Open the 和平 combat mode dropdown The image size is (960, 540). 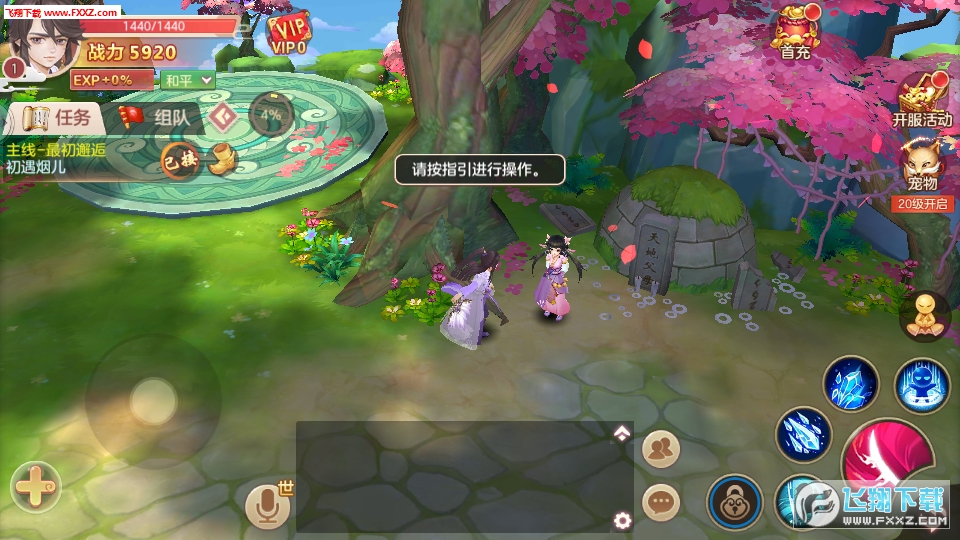tap(189, 79)
